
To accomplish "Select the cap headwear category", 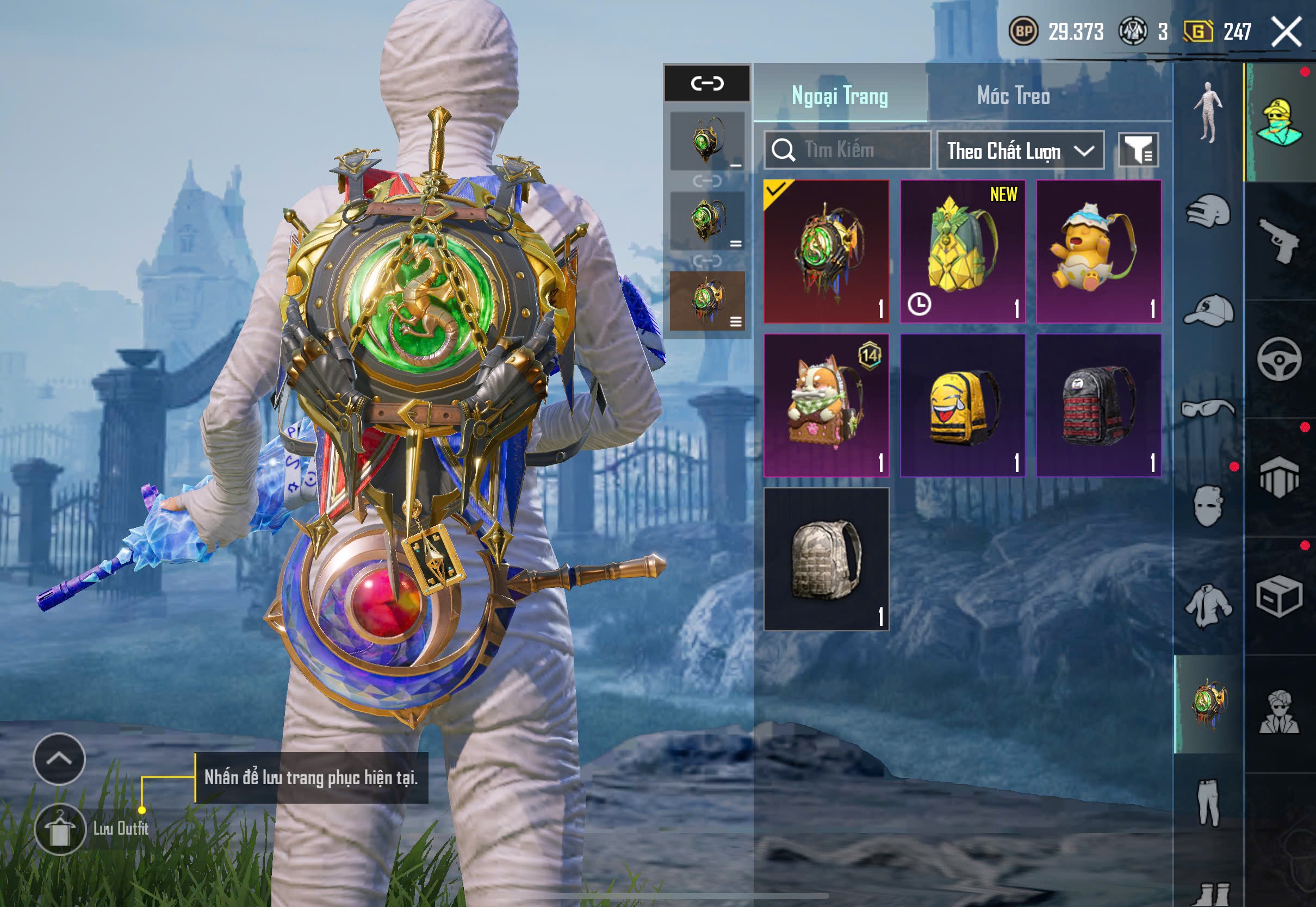I will [1208, 310].
